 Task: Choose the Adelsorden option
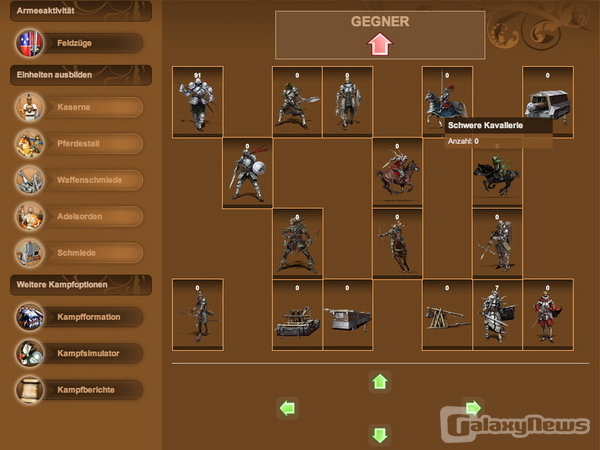tap(78, 216)
